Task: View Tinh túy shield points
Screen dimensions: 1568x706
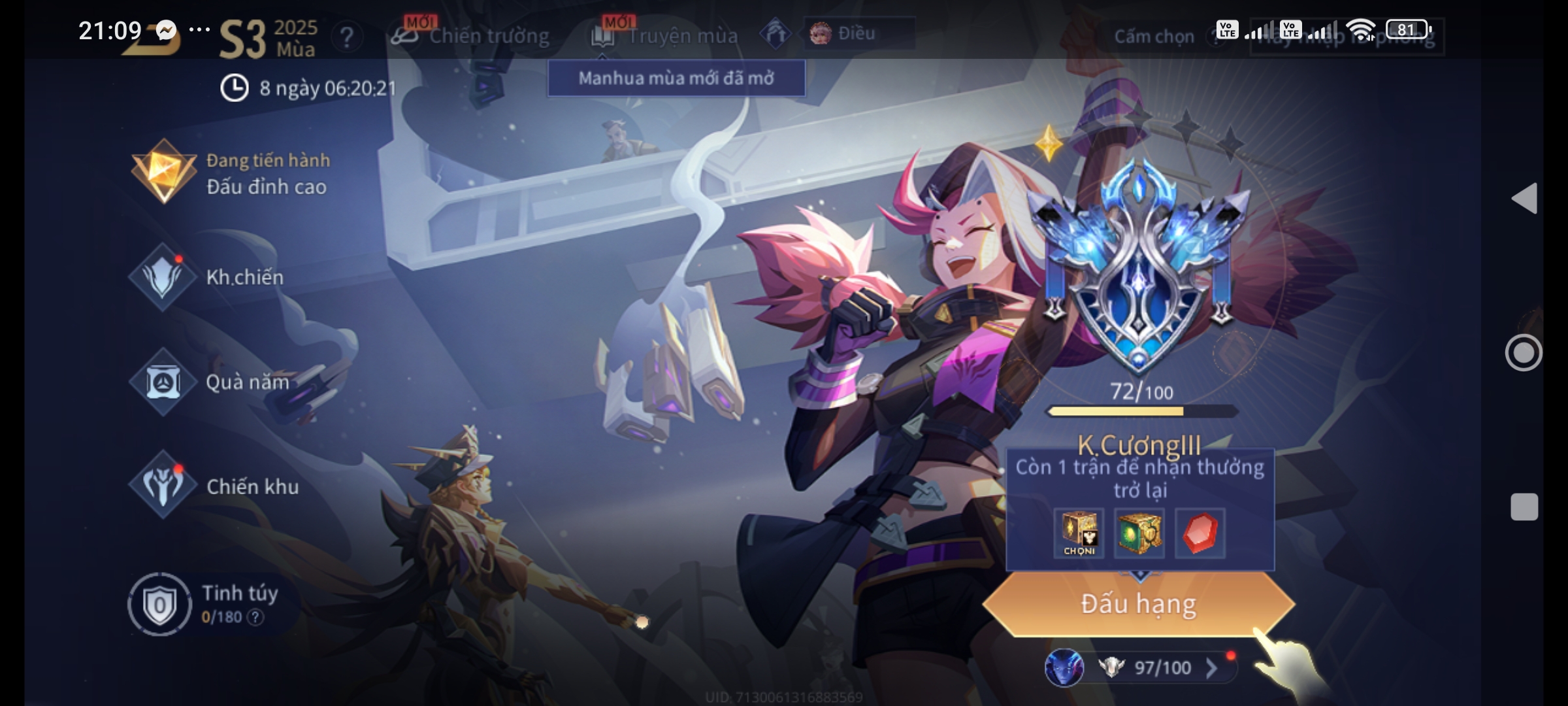Action: click(159, 604)
